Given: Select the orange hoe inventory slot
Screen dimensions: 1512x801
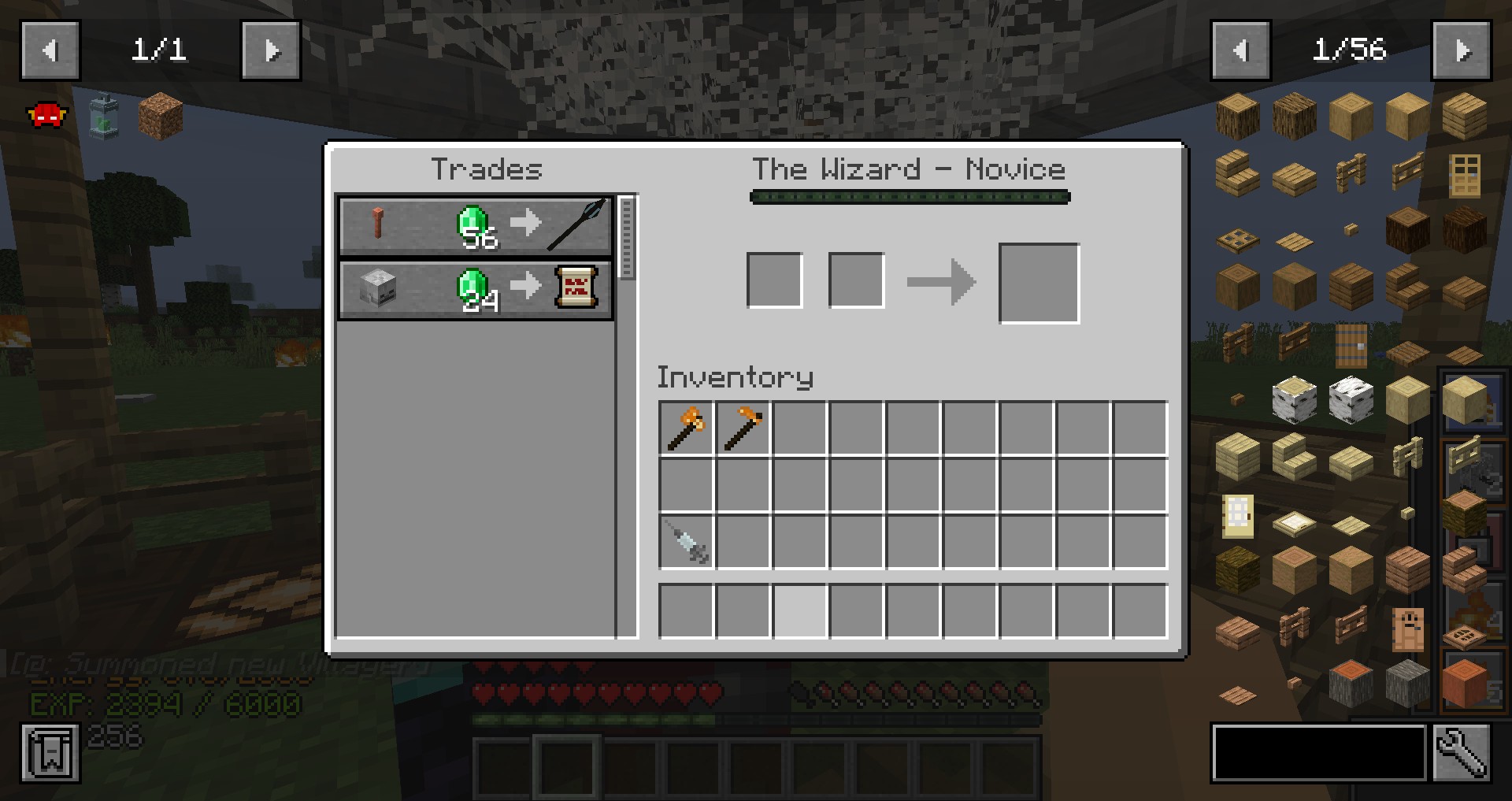Looking at the screenshot, I should pos(743,428).
